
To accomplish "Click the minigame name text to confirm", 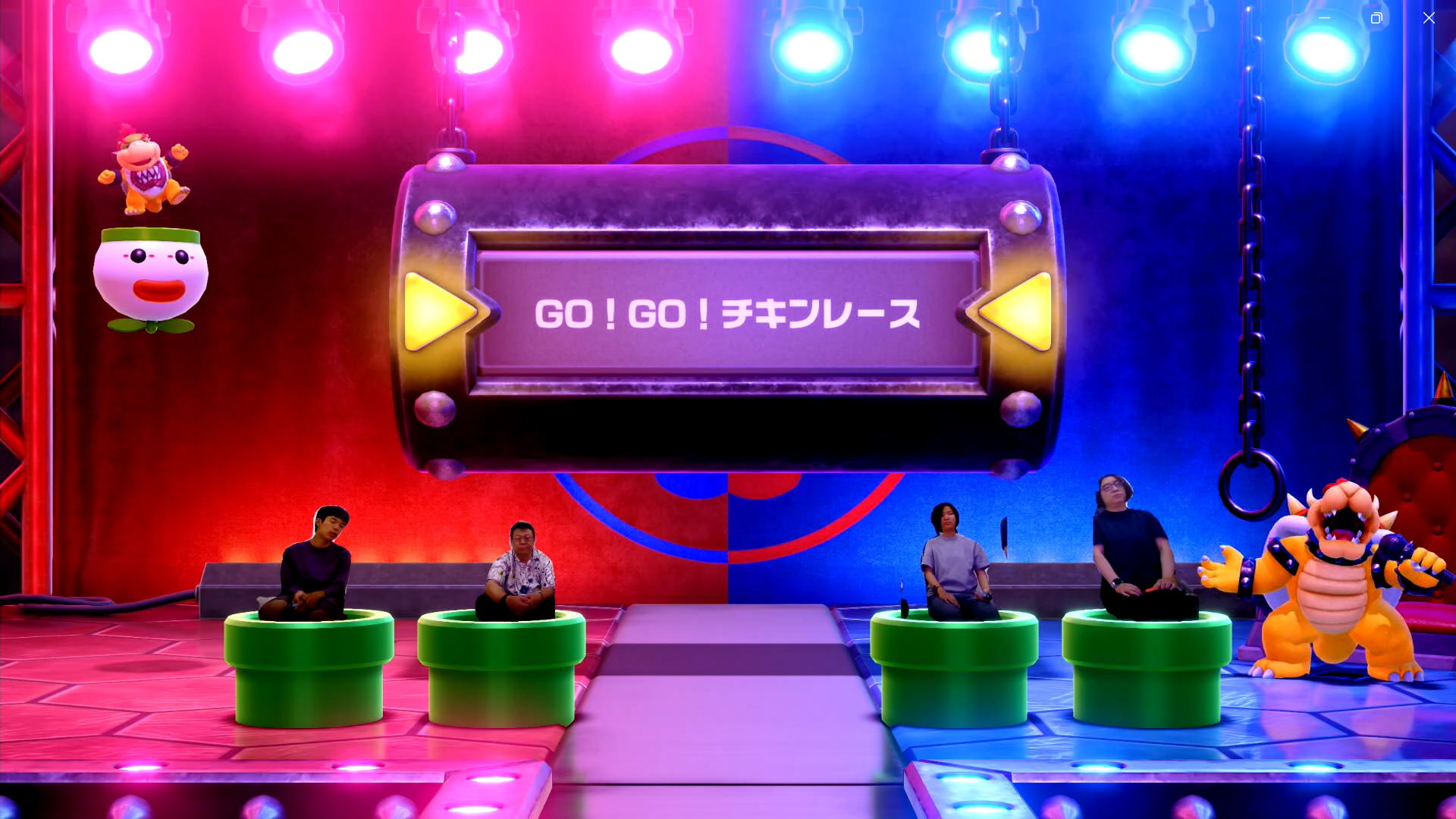I will coord(728,315).
